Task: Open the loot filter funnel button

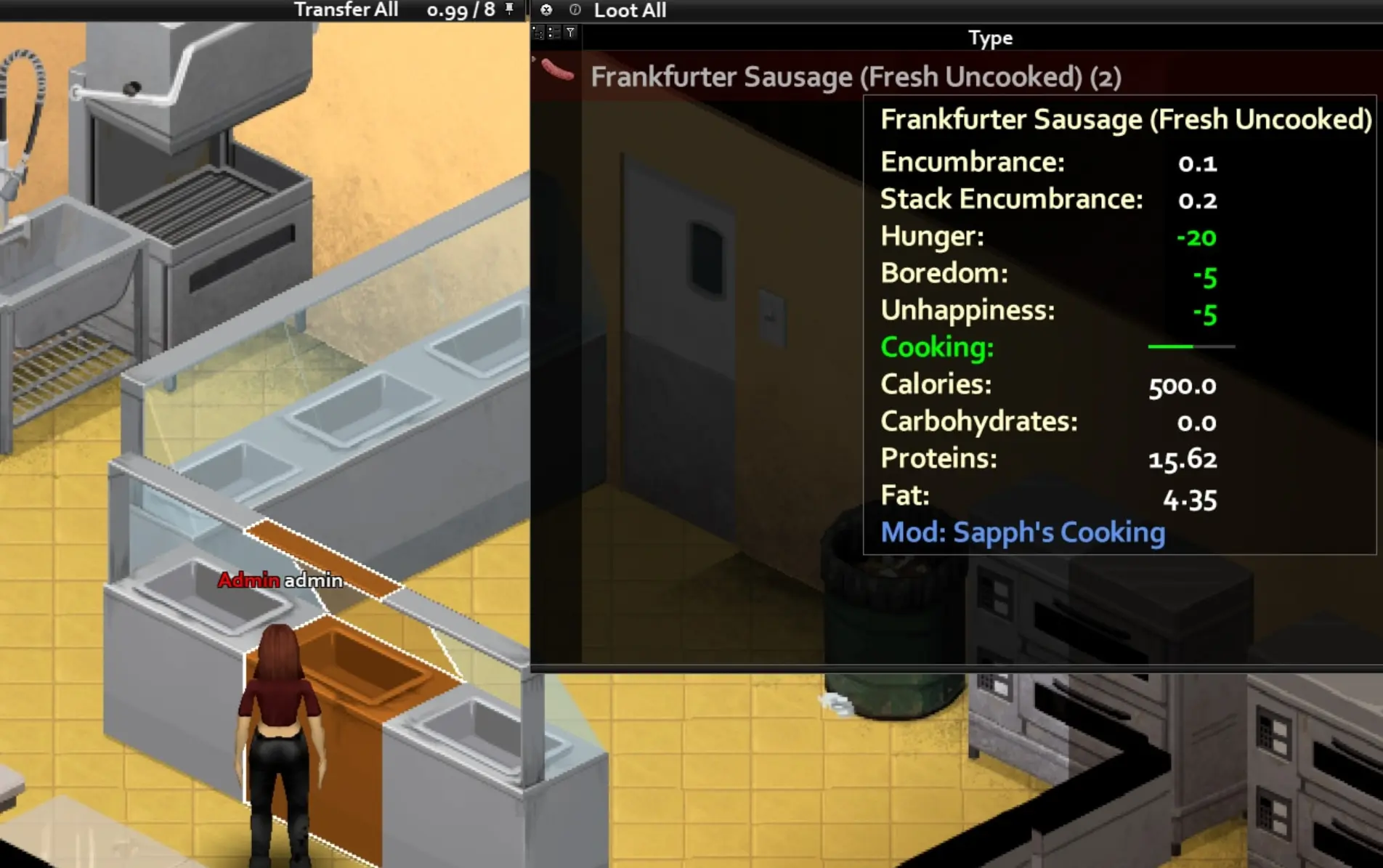Action: click(x=571, y=33)
